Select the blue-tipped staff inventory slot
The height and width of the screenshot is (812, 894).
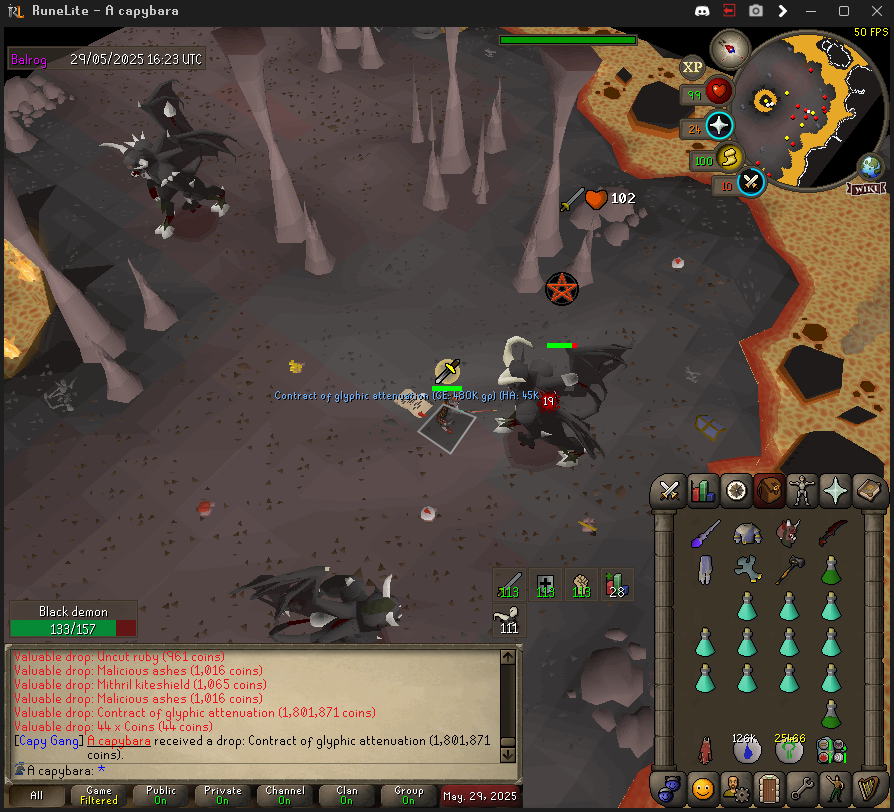click(705, 533)
